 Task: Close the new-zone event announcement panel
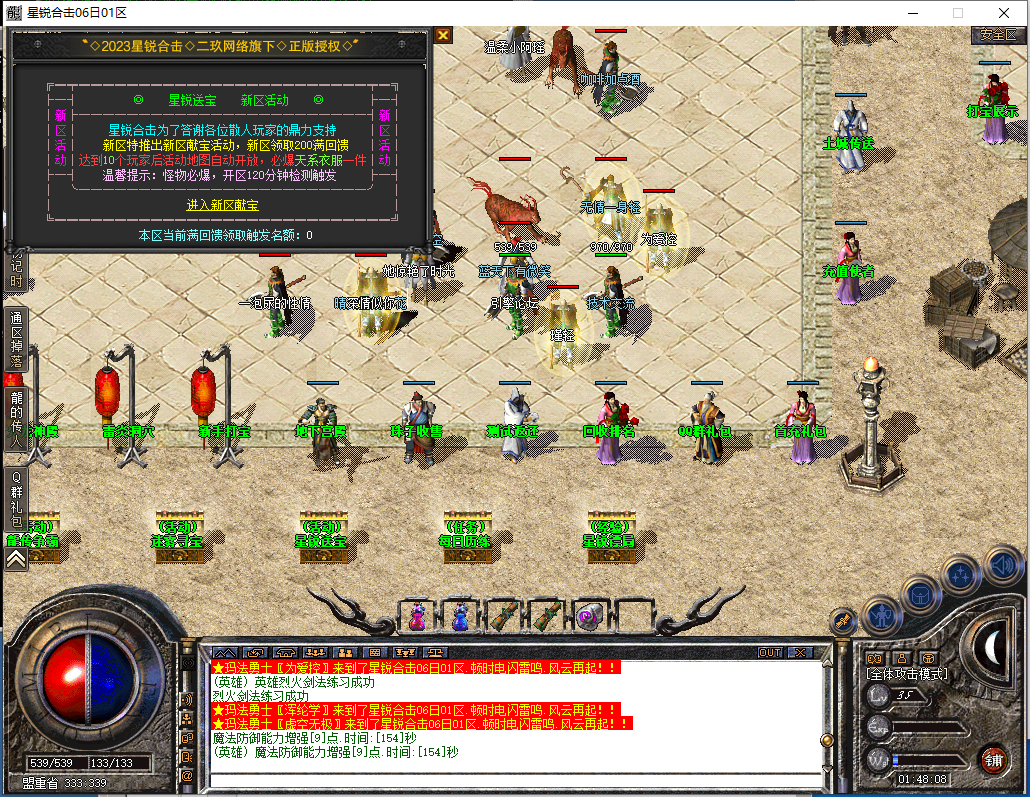pos(443,35)
